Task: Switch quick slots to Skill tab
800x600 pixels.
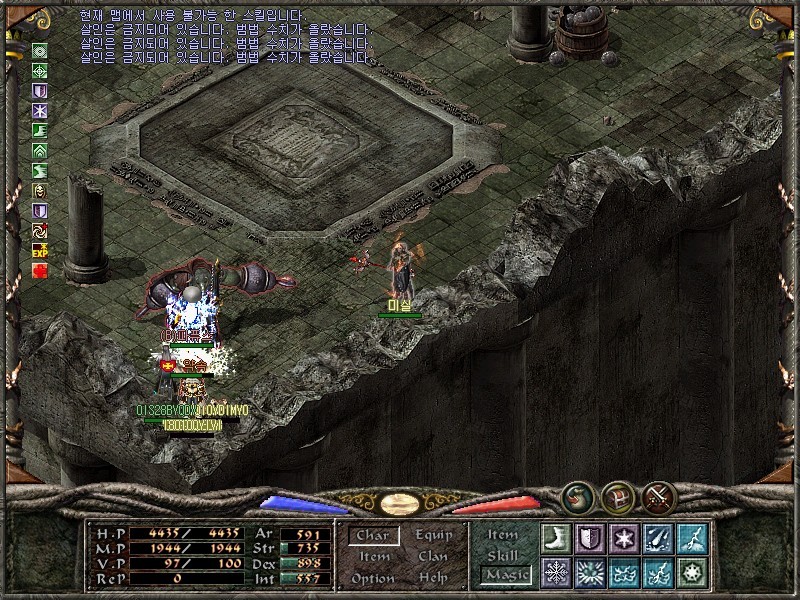Action: pyautogui.click(x=503, y=555)
